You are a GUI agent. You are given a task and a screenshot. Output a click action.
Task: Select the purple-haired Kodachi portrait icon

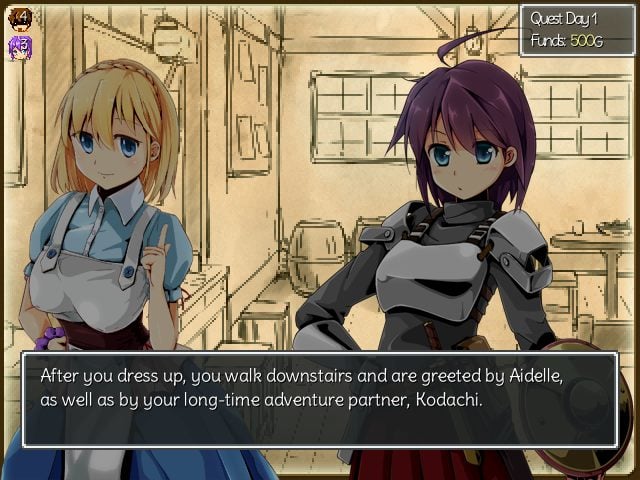point(19,47)
